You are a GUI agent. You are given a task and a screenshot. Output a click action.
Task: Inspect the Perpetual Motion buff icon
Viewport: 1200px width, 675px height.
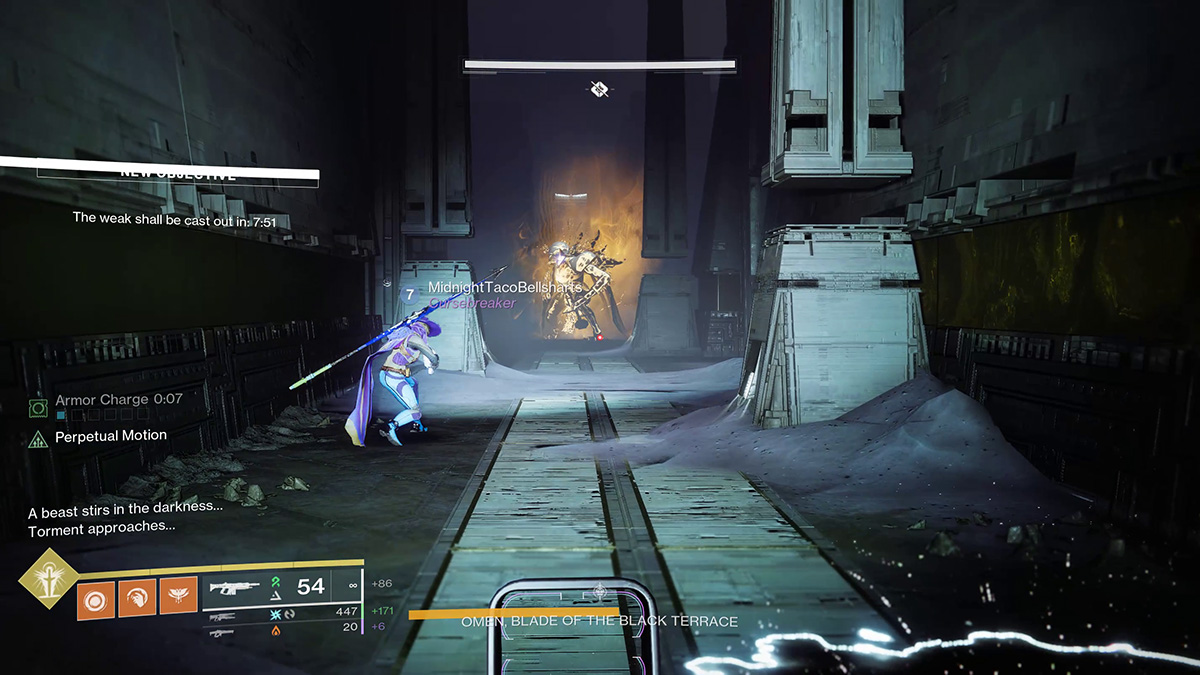pyautogui.click(x=39, y=437)
